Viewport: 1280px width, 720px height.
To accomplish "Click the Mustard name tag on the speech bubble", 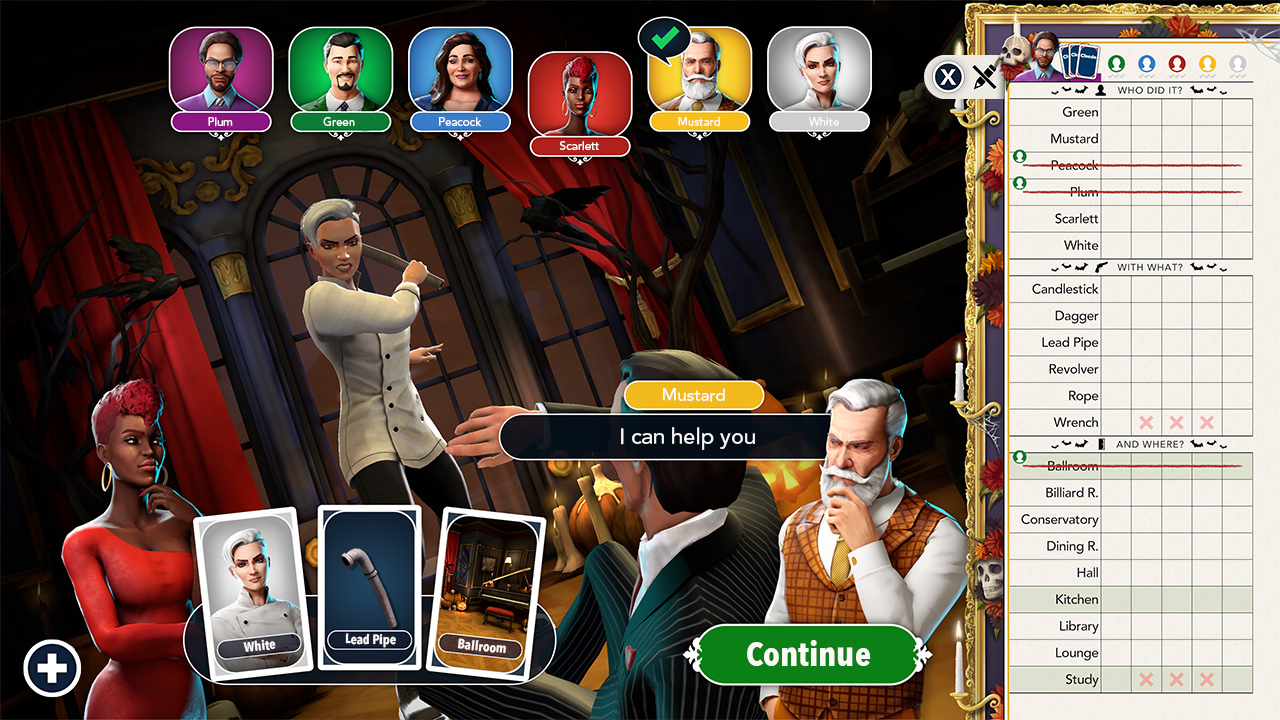I will point(694,395).
